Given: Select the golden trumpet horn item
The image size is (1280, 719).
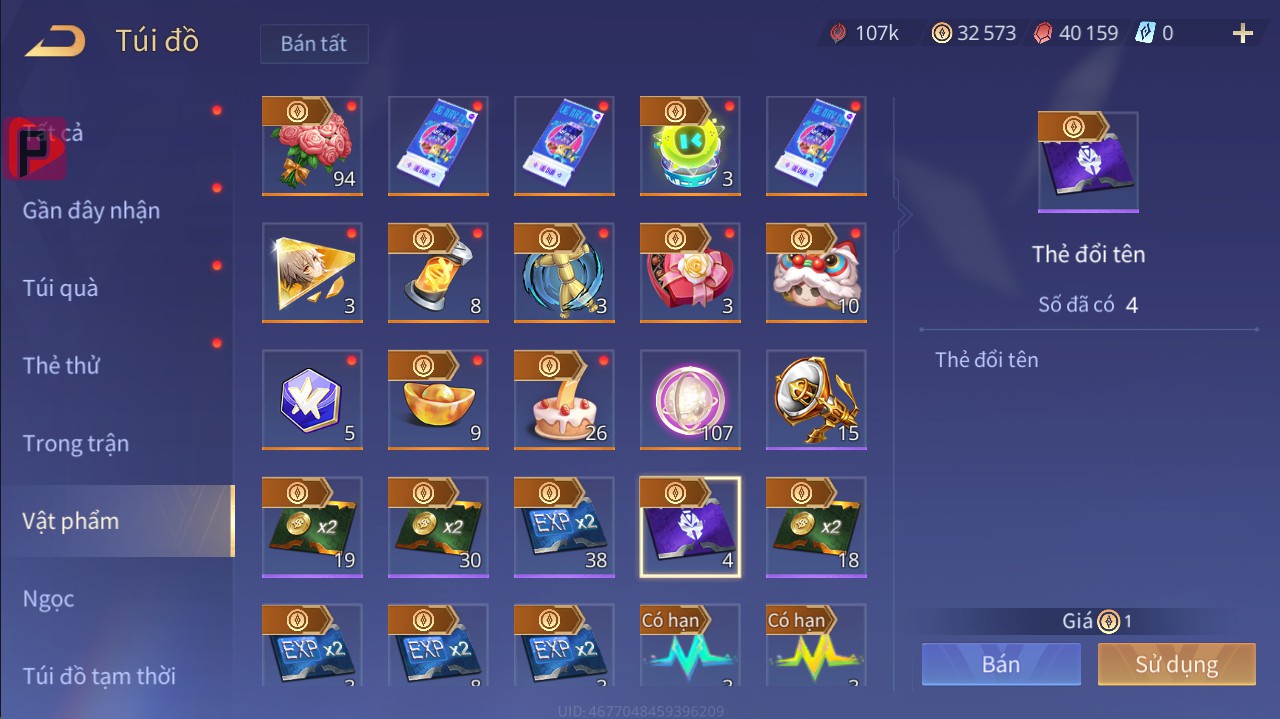Looking at the screenshot, I should (816, 399).
